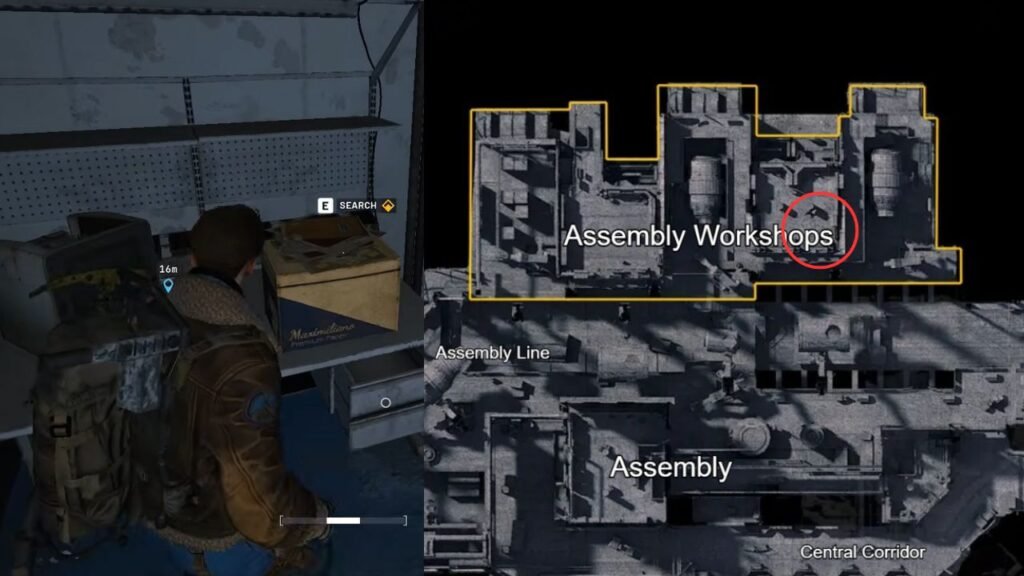Select the Assembly Workshops map label
This screenshot has width=1024, height=576.
[698, 236]
